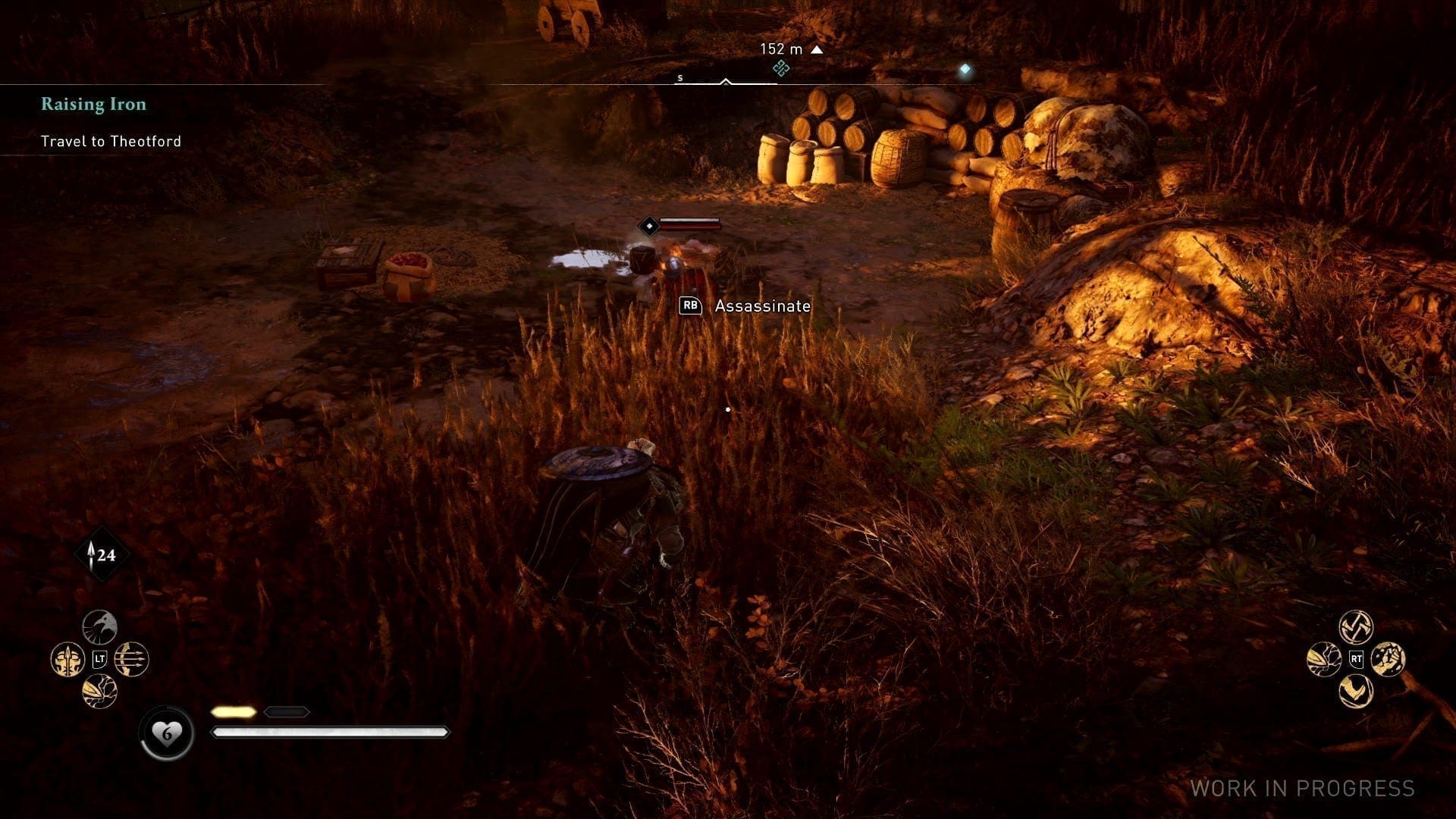Use the clenched fist melee ability
Viewport: 1456px width, 819px height.
1389,659
